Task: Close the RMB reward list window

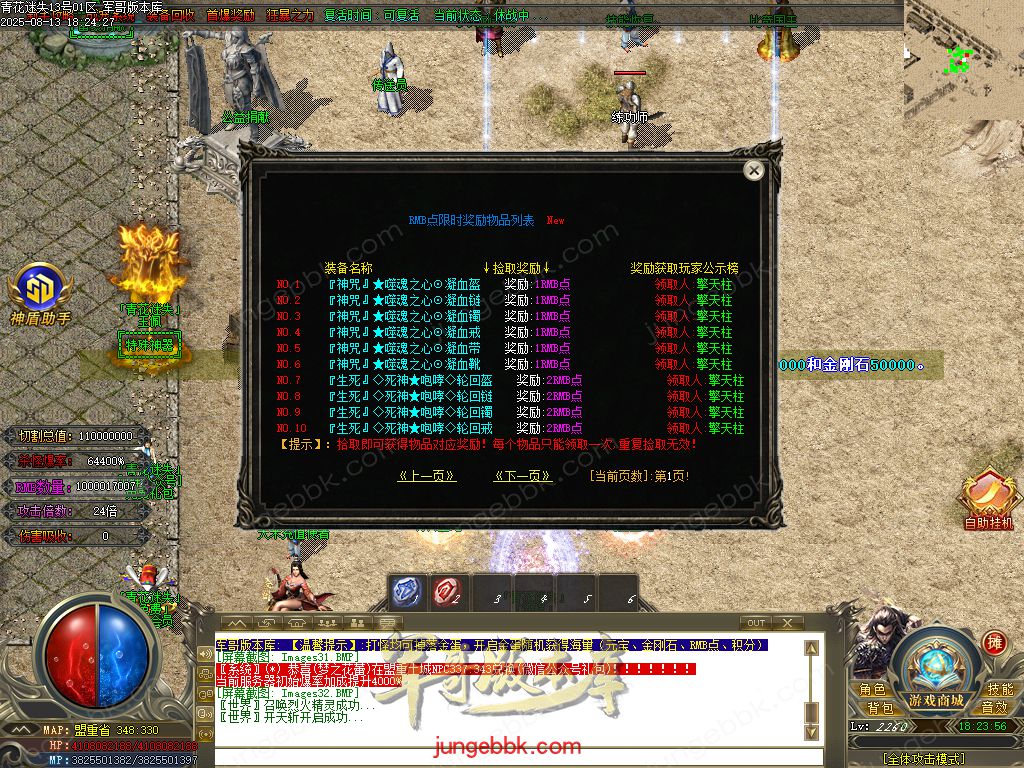Action: 754,171
